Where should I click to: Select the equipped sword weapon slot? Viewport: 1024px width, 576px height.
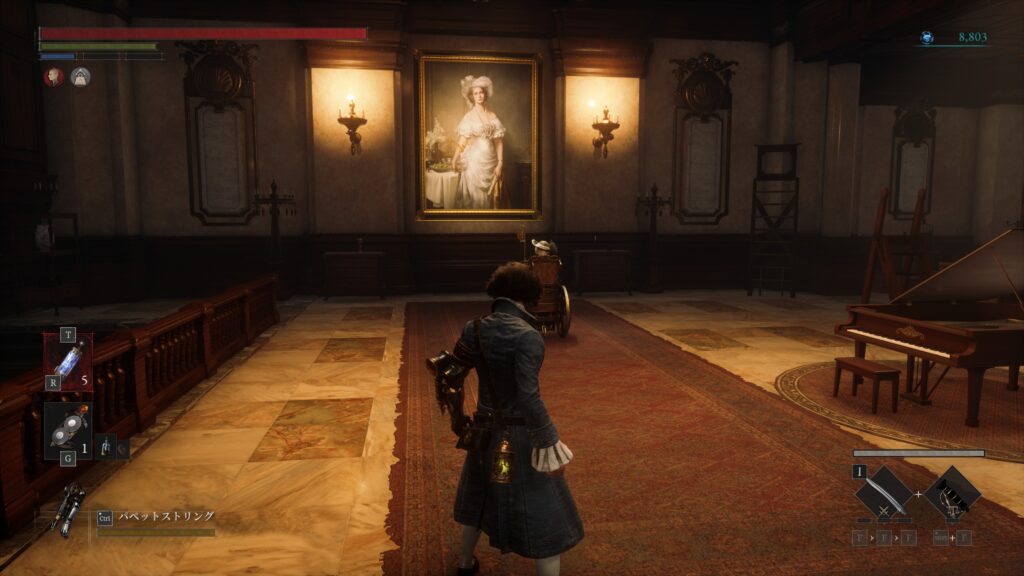point(884,492)
